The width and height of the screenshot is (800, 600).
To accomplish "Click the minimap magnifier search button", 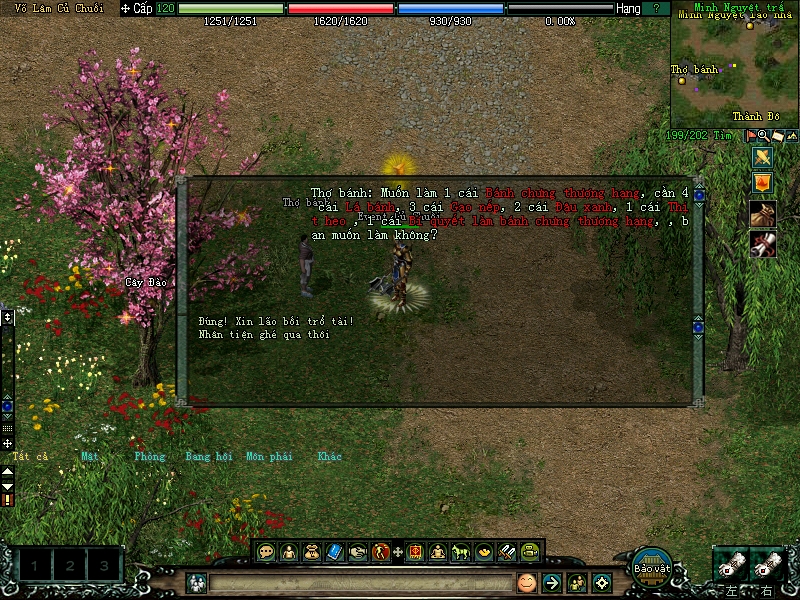I will tap(764, 135).
